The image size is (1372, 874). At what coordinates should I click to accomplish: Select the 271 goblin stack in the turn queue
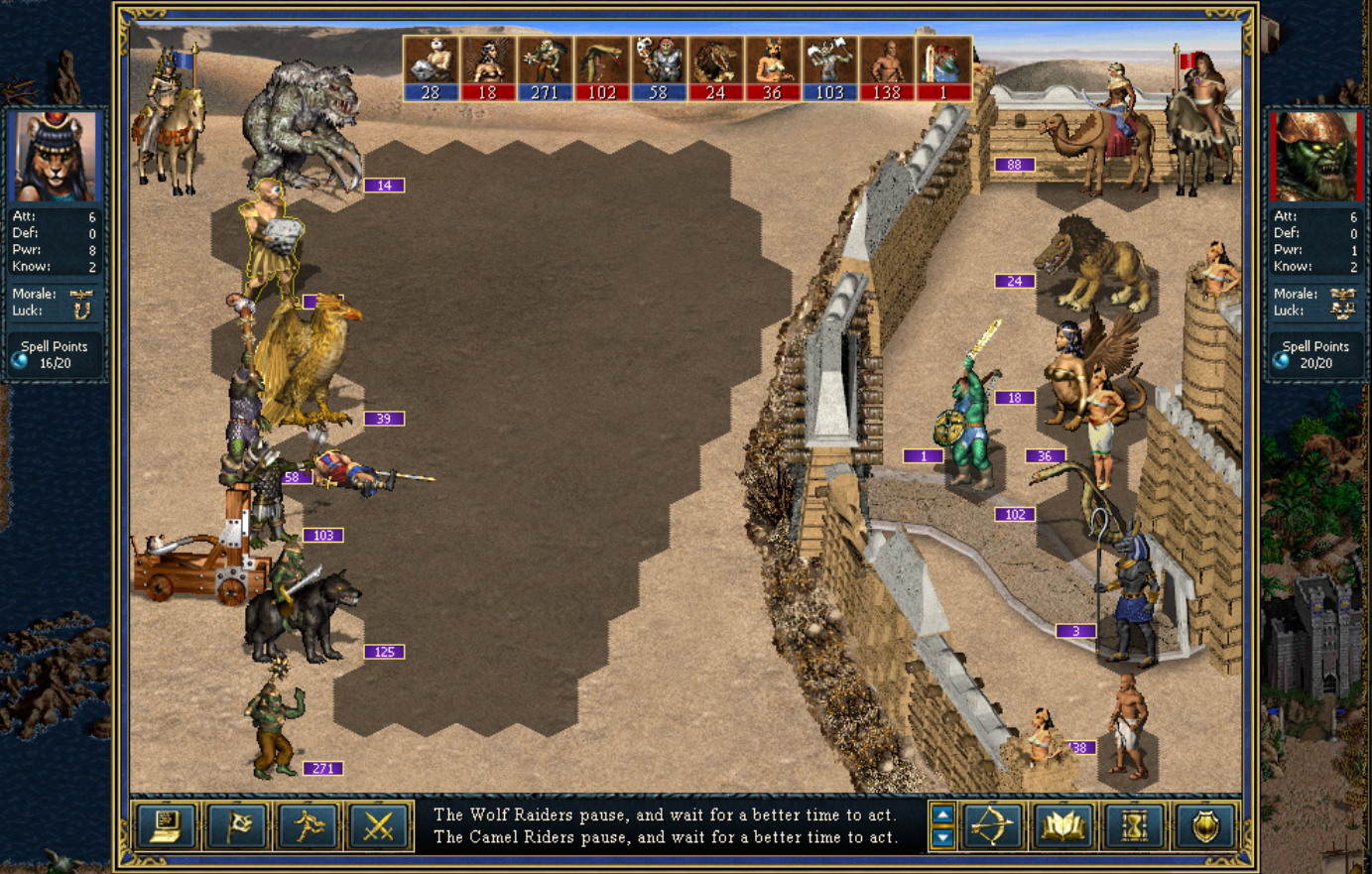(x=545, y=68)
